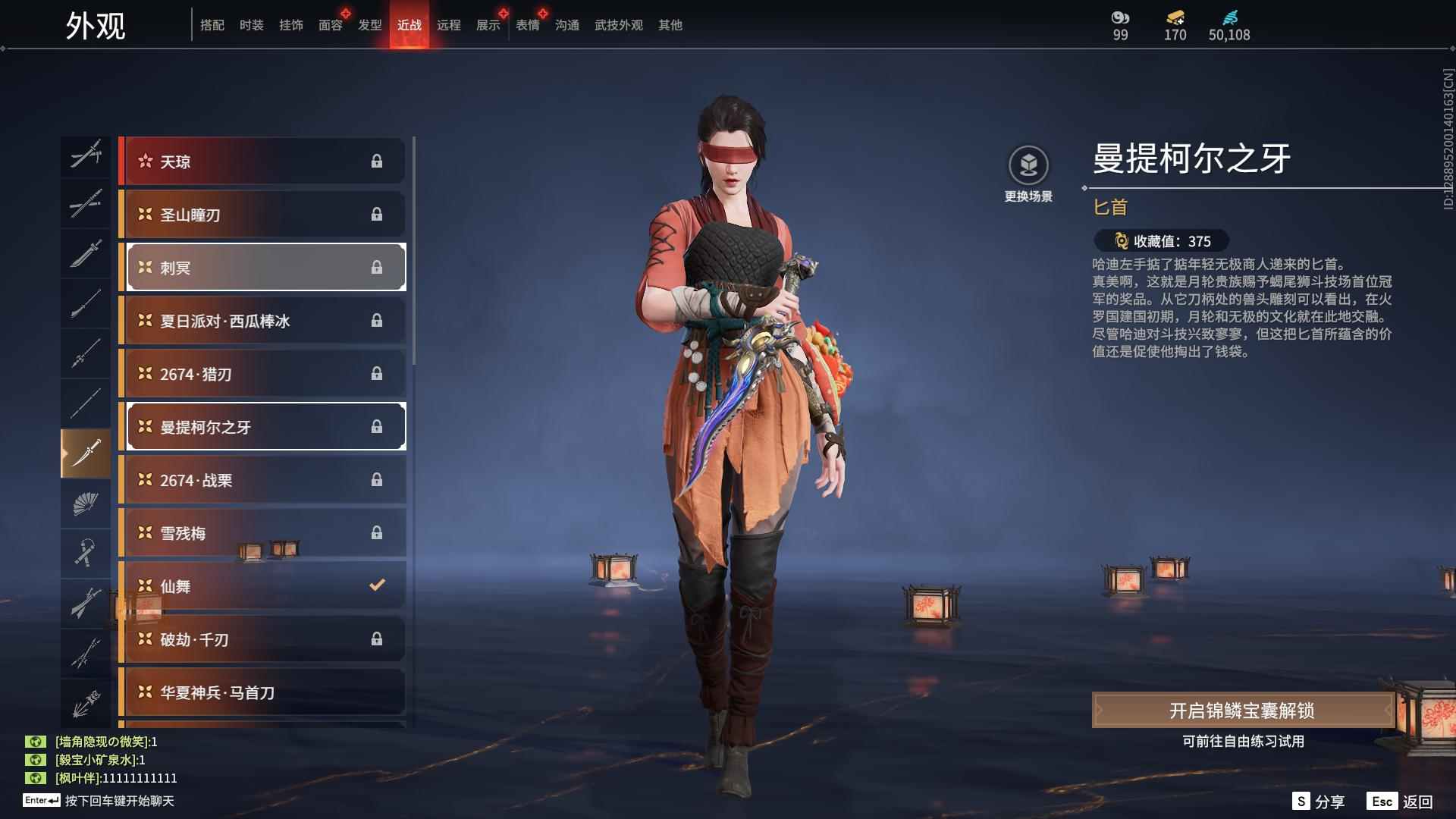Screen dimensions: 1456x819
Task: Click the lock icon on 刺冥 entry
Action: [x=377, y=267]
